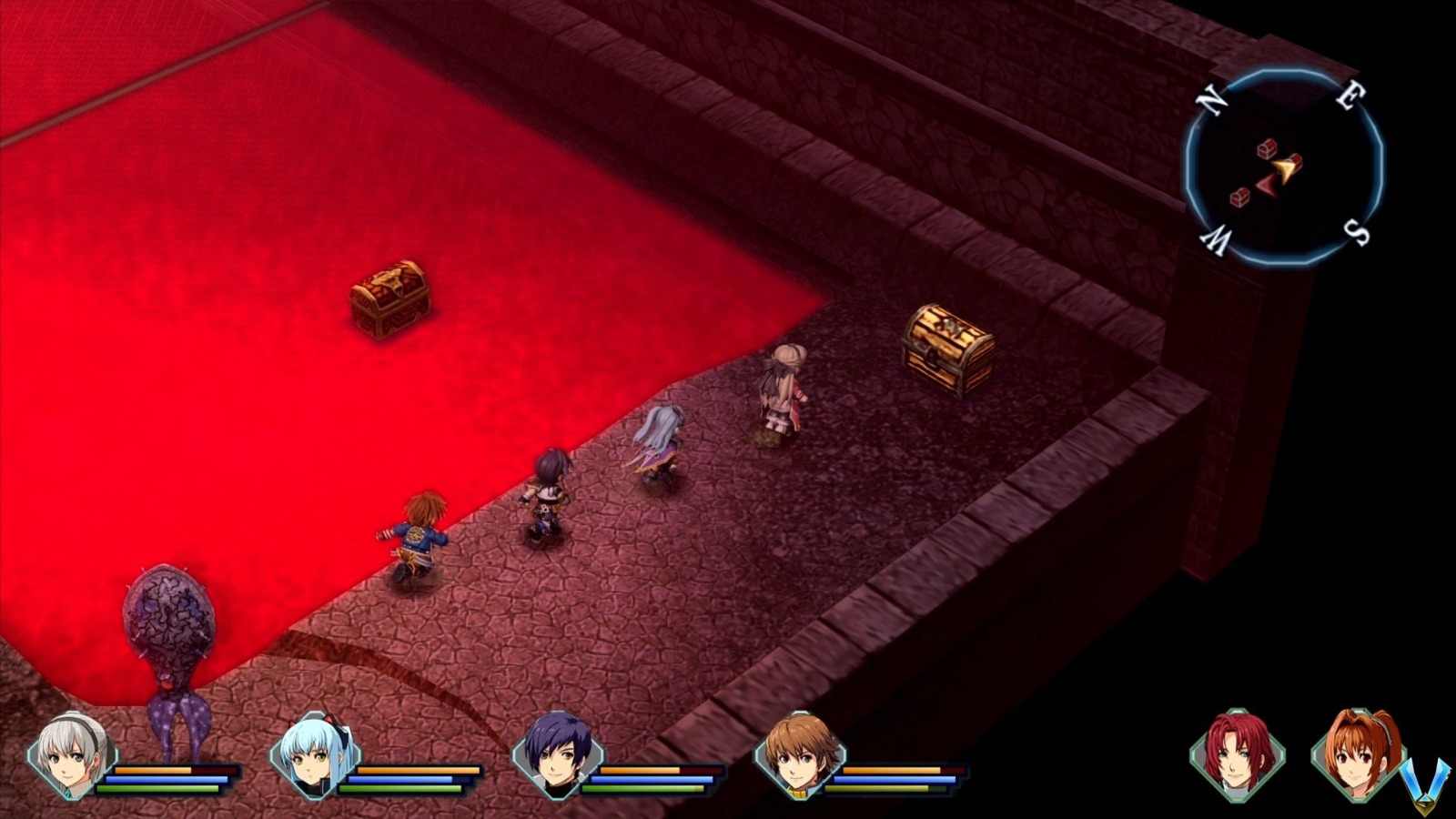The width and height of the screenshot is (1456, 819).
Task: Select the red enemy arrow on the minimap
Action: coord(1267,185)
